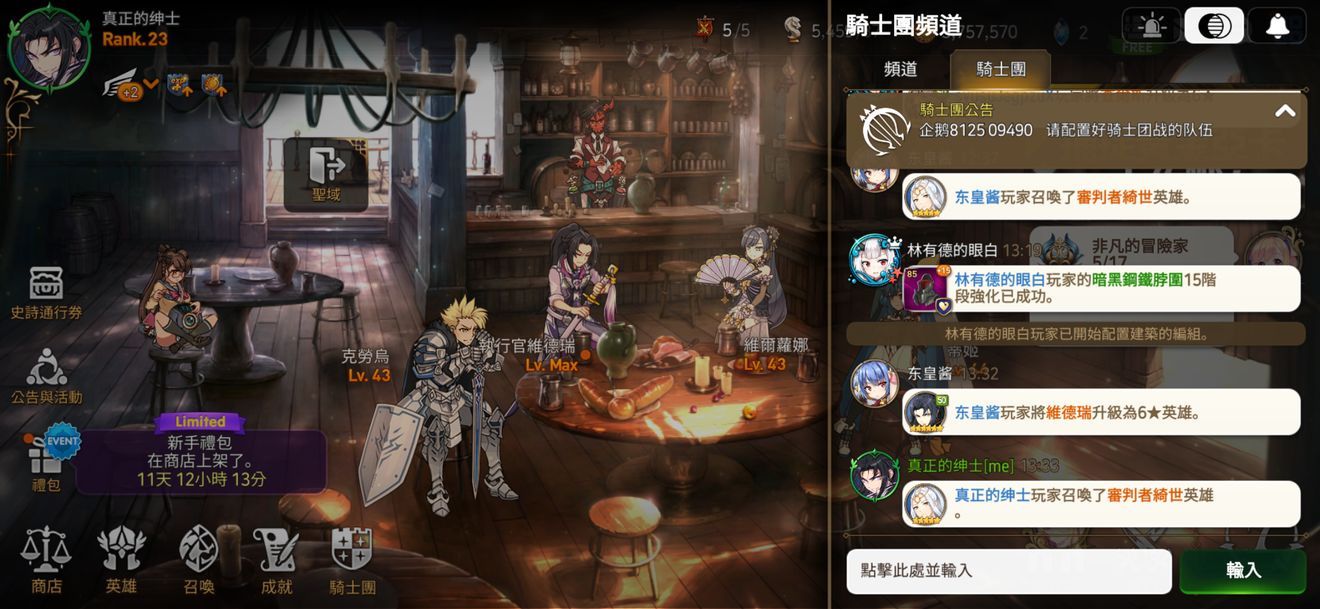Screen dimensions: 1320x609
Task: Open the 成就 achievements menu
Action: click(x=276, y=560)
